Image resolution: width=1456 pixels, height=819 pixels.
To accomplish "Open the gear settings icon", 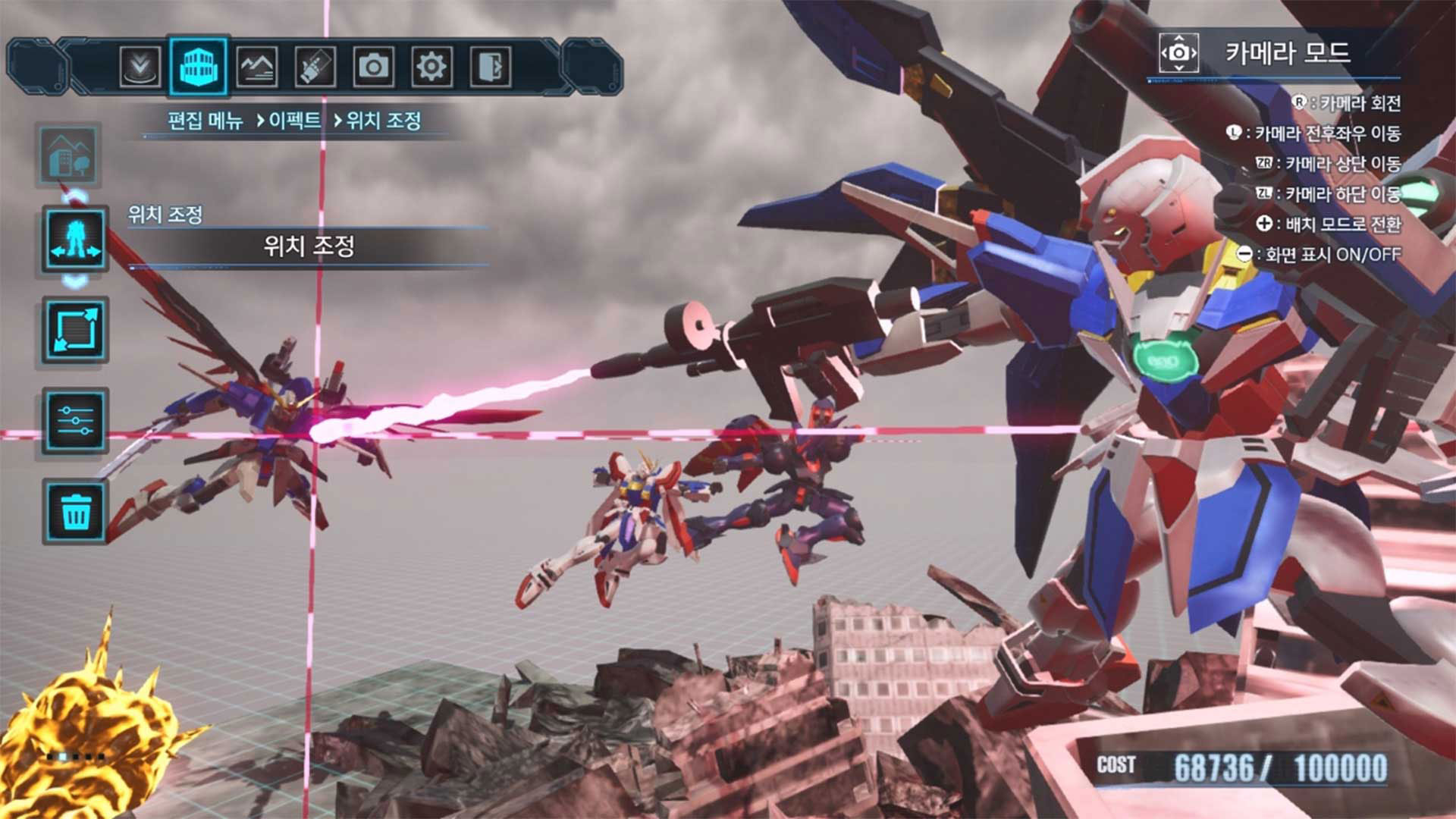I will pyautogui.click(x=431, y=67).
